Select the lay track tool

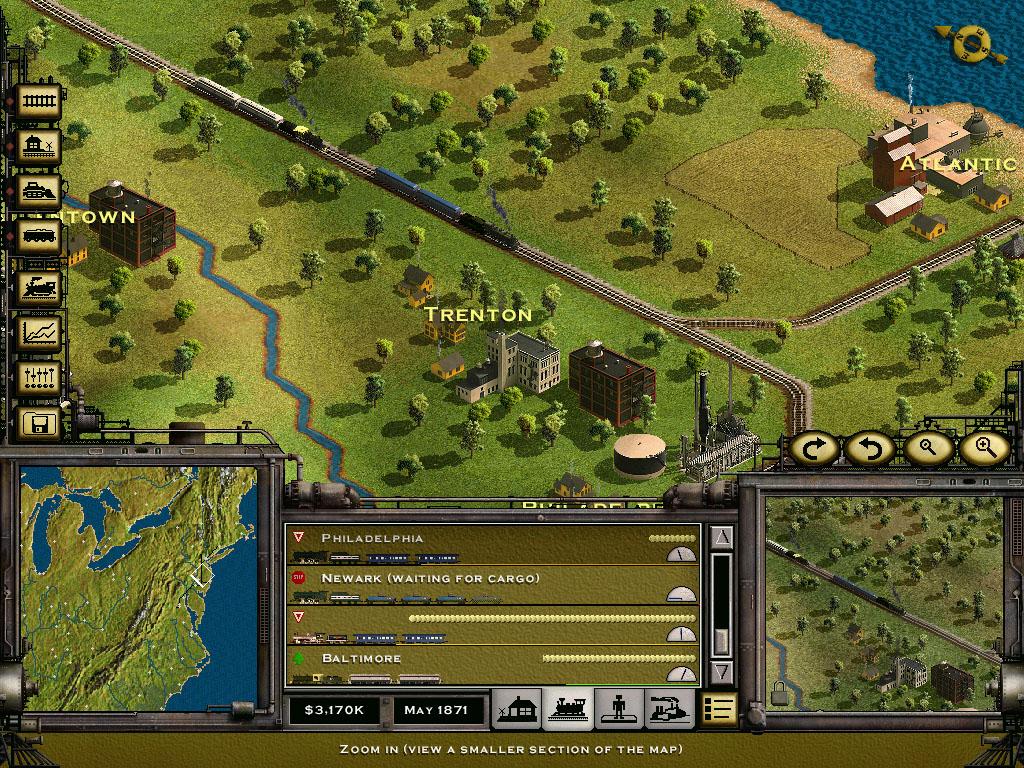click(40, 101)
